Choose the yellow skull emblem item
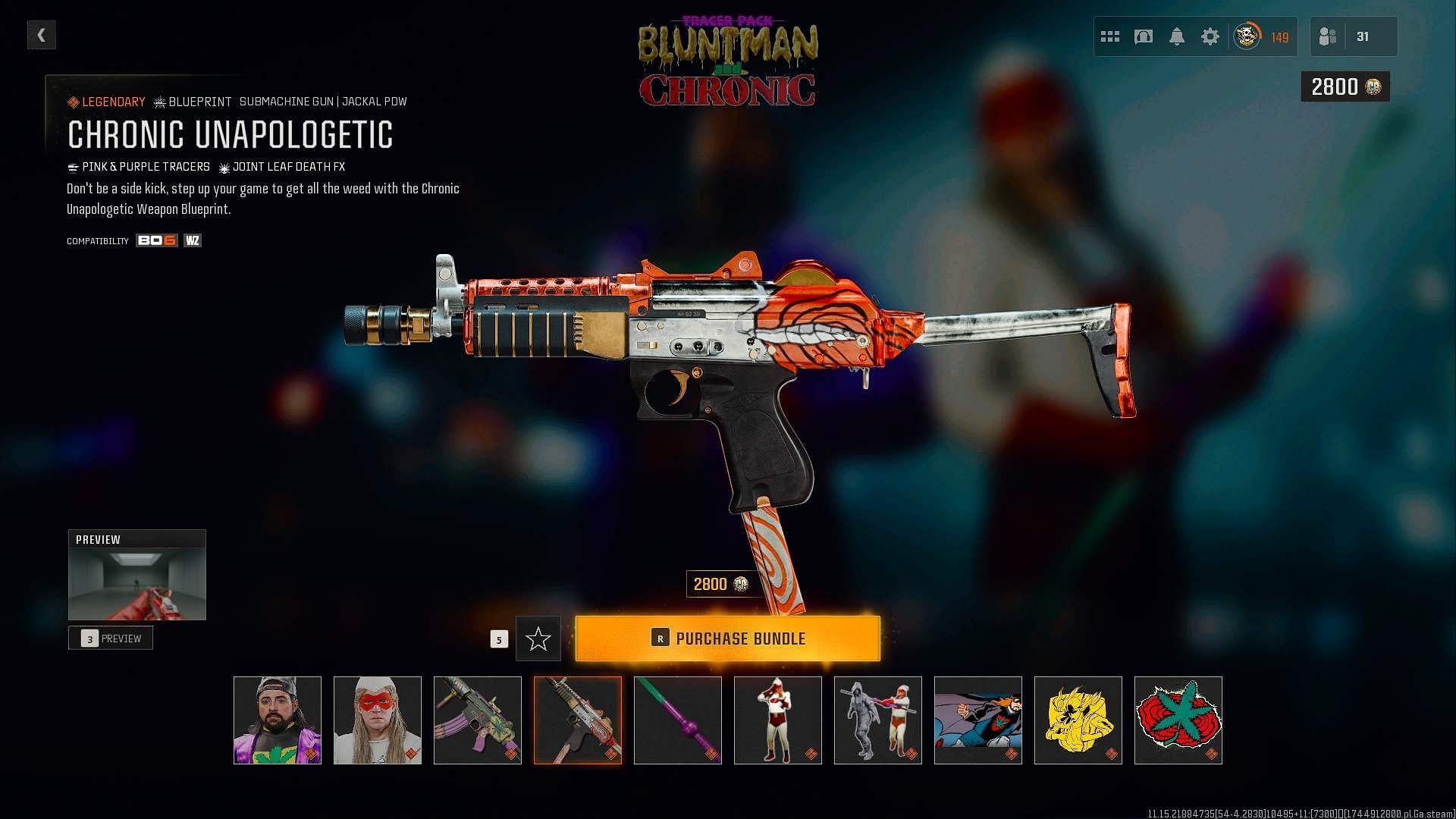This screenshot has height=819, width=1456. [x=1078, y=720]
